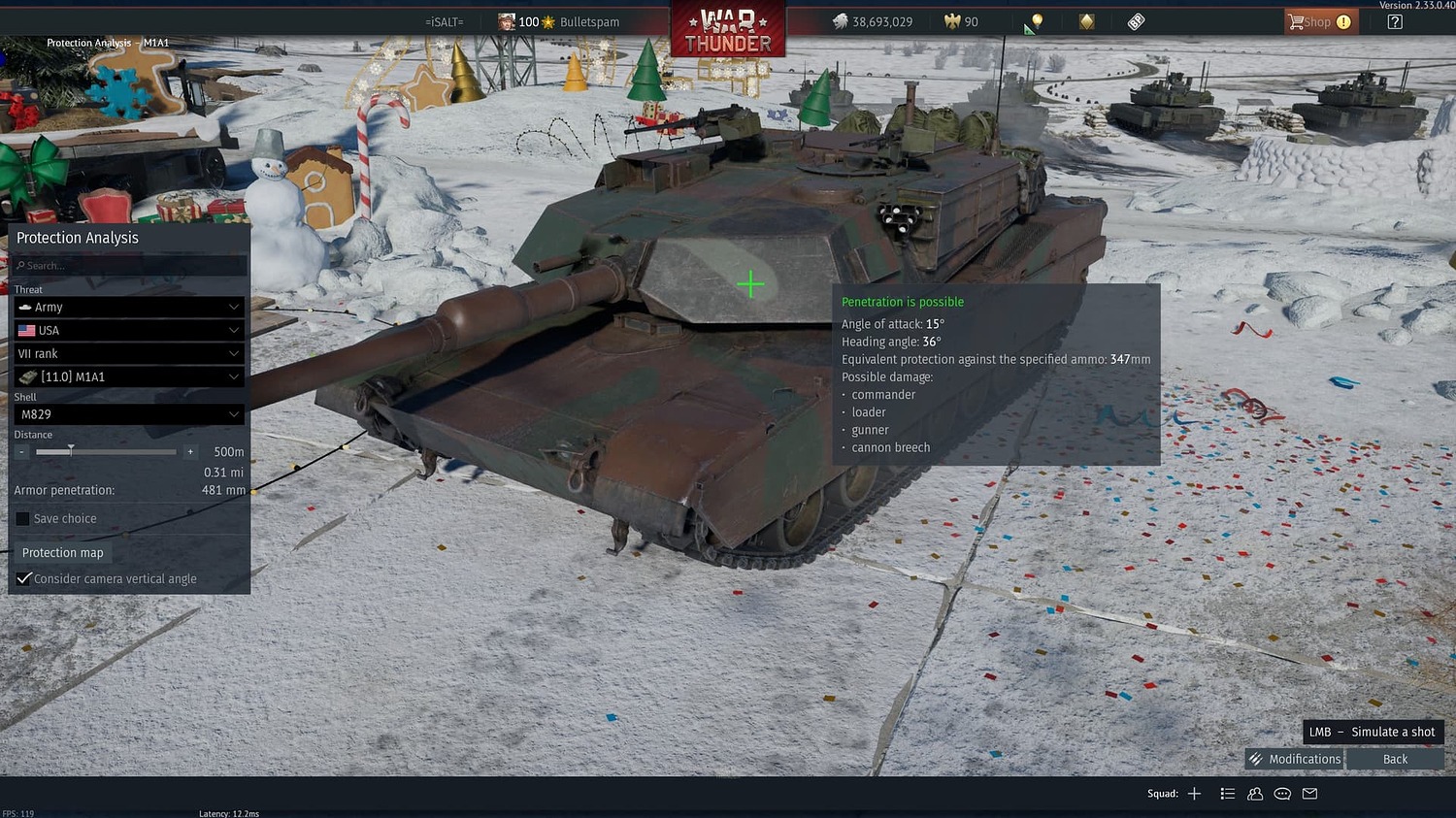
Task: Enable the Save choice checkbox
Action: pyautogui.click(x=22, y=518)
